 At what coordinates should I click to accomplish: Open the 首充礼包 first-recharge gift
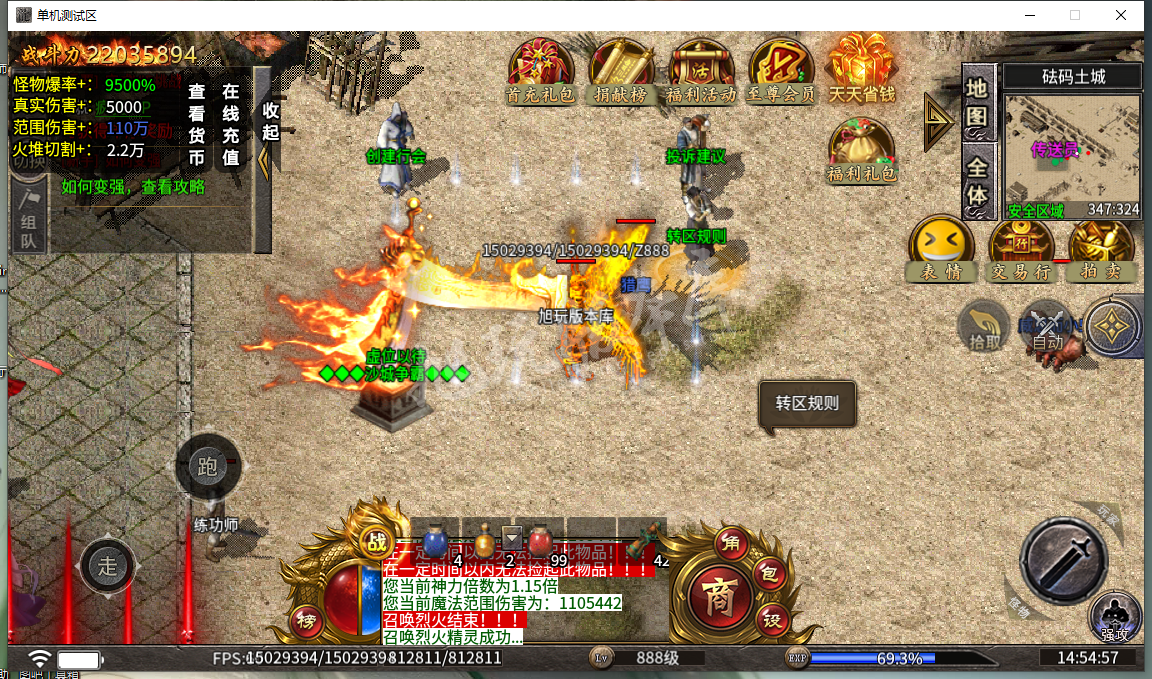[x=540, y=70]
